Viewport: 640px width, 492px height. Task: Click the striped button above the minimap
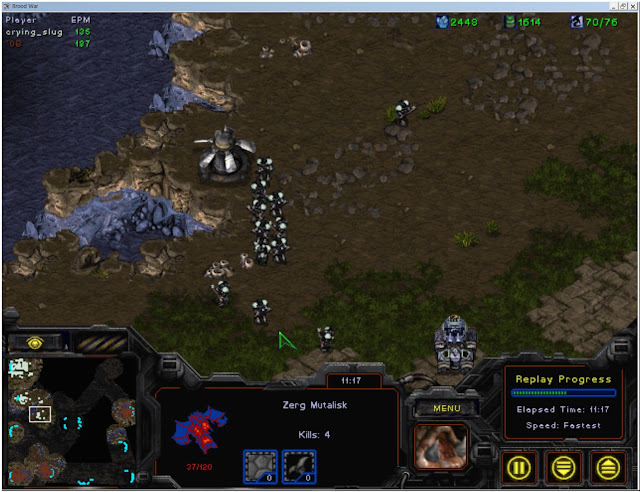point(100,343)
